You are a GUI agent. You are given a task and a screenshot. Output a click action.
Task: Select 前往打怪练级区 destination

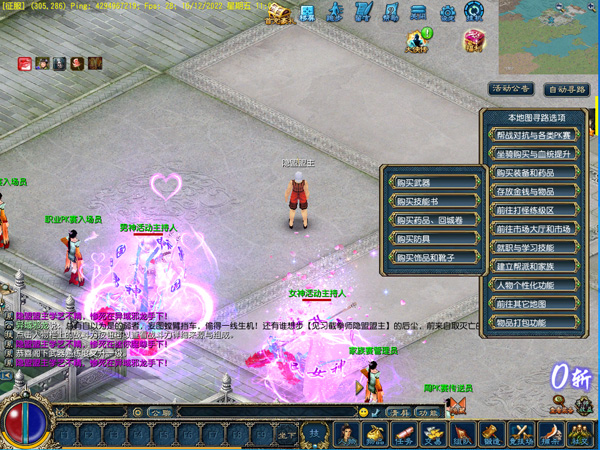[x=535, y=211]
